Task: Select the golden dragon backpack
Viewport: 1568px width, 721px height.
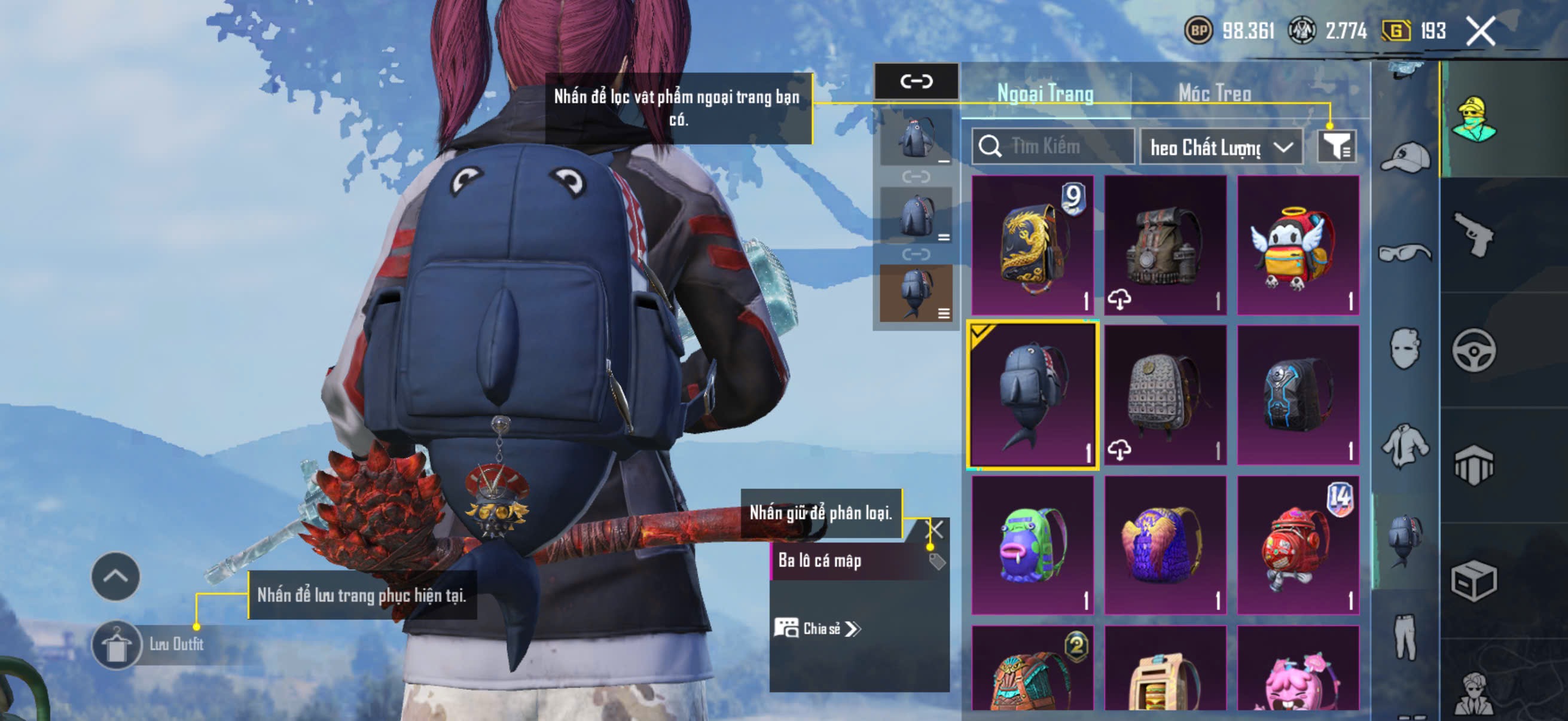Action: tap(1032, 245)
